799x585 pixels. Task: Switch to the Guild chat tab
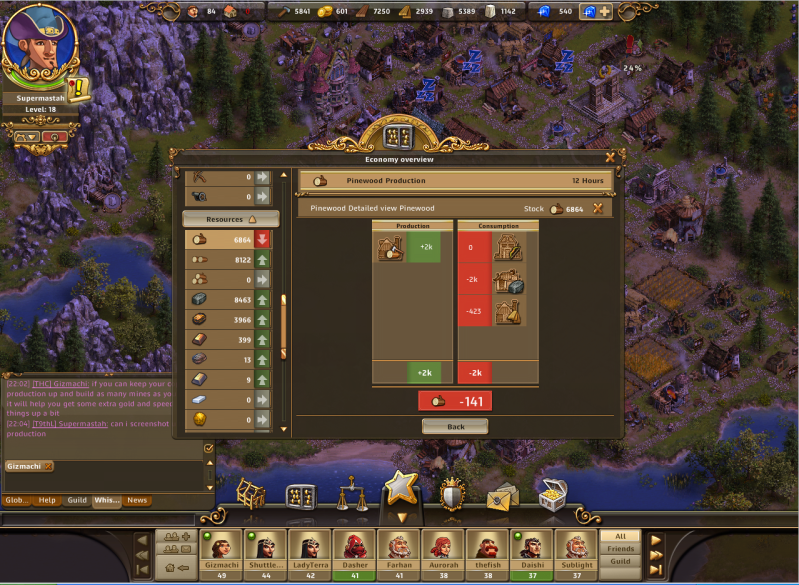click(76, 500)
